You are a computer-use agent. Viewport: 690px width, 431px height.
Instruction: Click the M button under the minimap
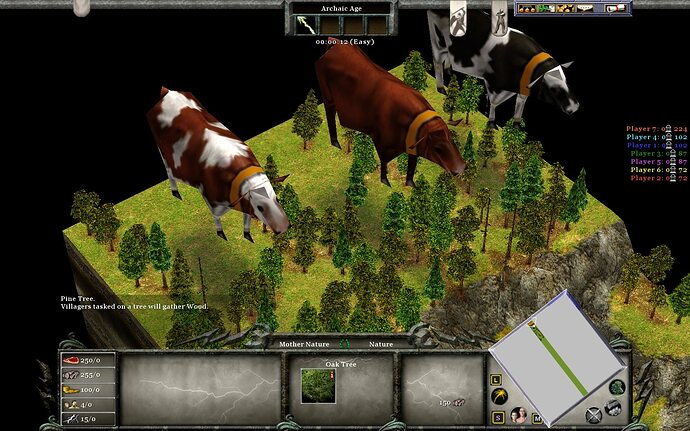tap(537, 417)
